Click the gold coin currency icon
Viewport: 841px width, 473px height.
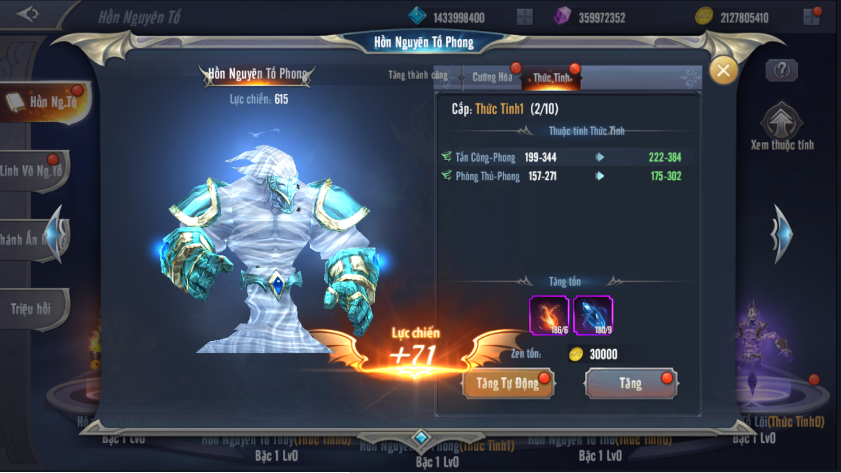click(x=704, y=17)
